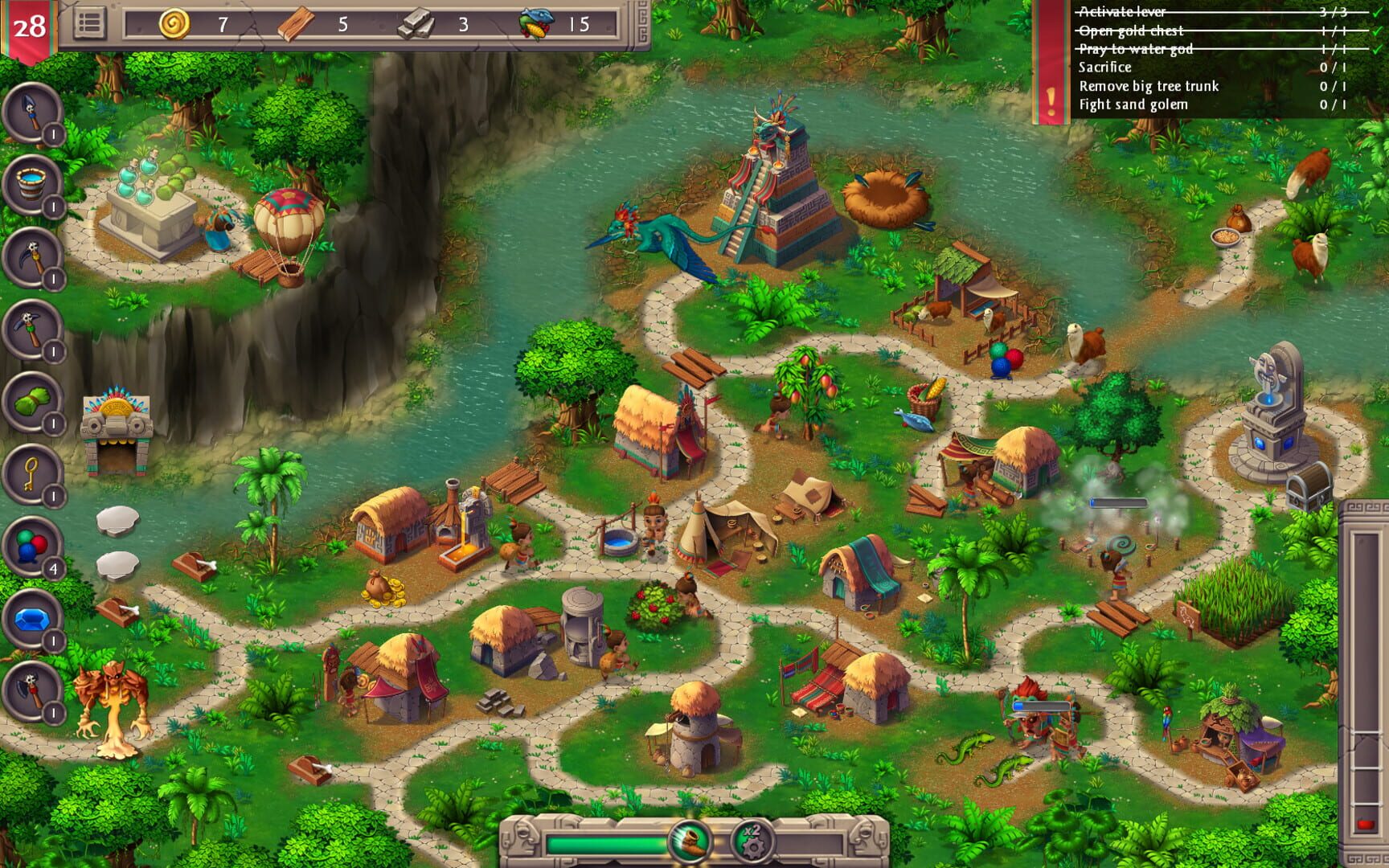Open the Remove big tree trunk objective
The width and height of the screenshot is (1389, 868).
(x=1149, y=87)
